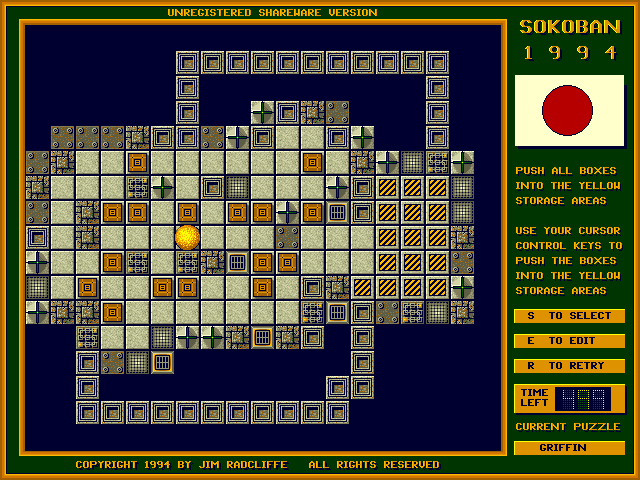This screenshot has height=480, width=640.
Task: Click the R To Retry button
Action: (x=569, y=366)
